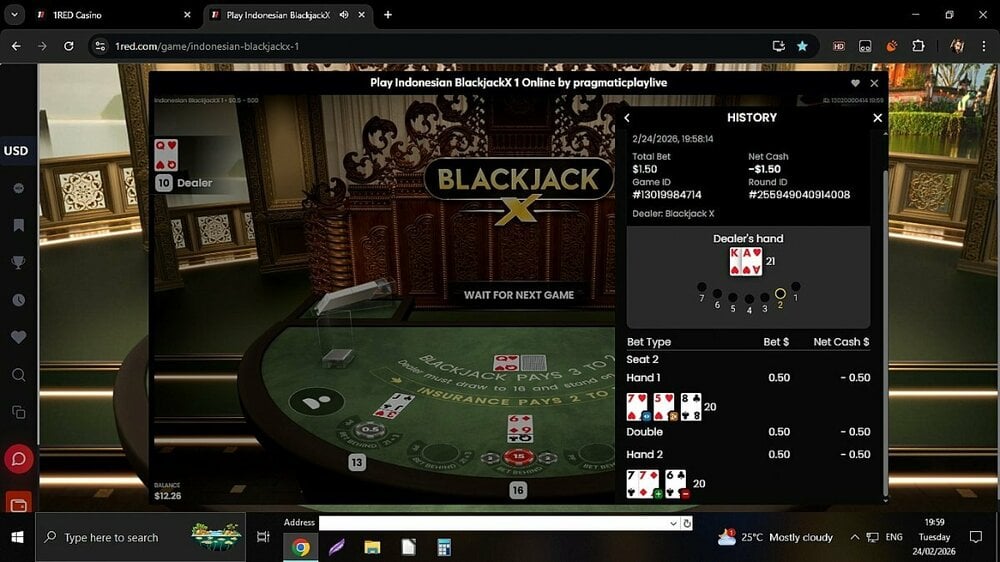
Task: Go back from the History panel
Action: pyautogui.click(x=627, y=118)
